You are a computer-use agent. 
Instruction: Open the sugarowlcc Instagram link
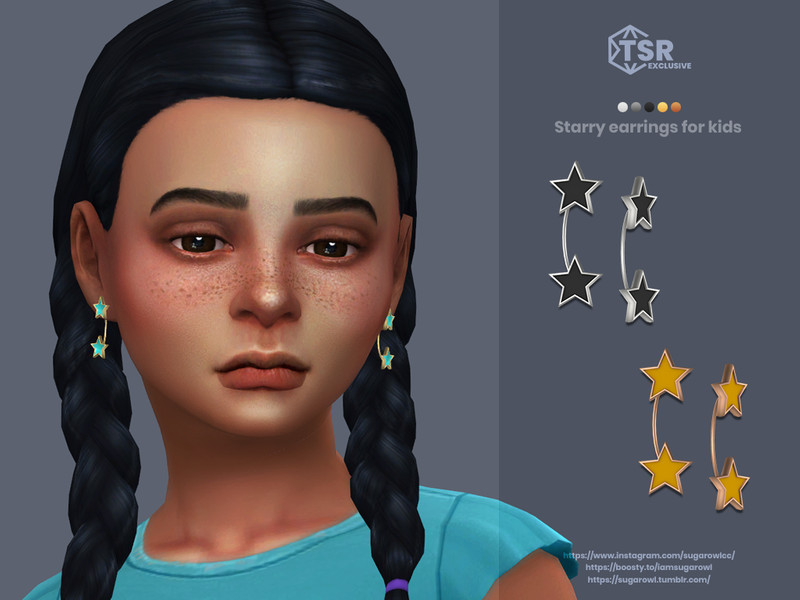[650, 554]
